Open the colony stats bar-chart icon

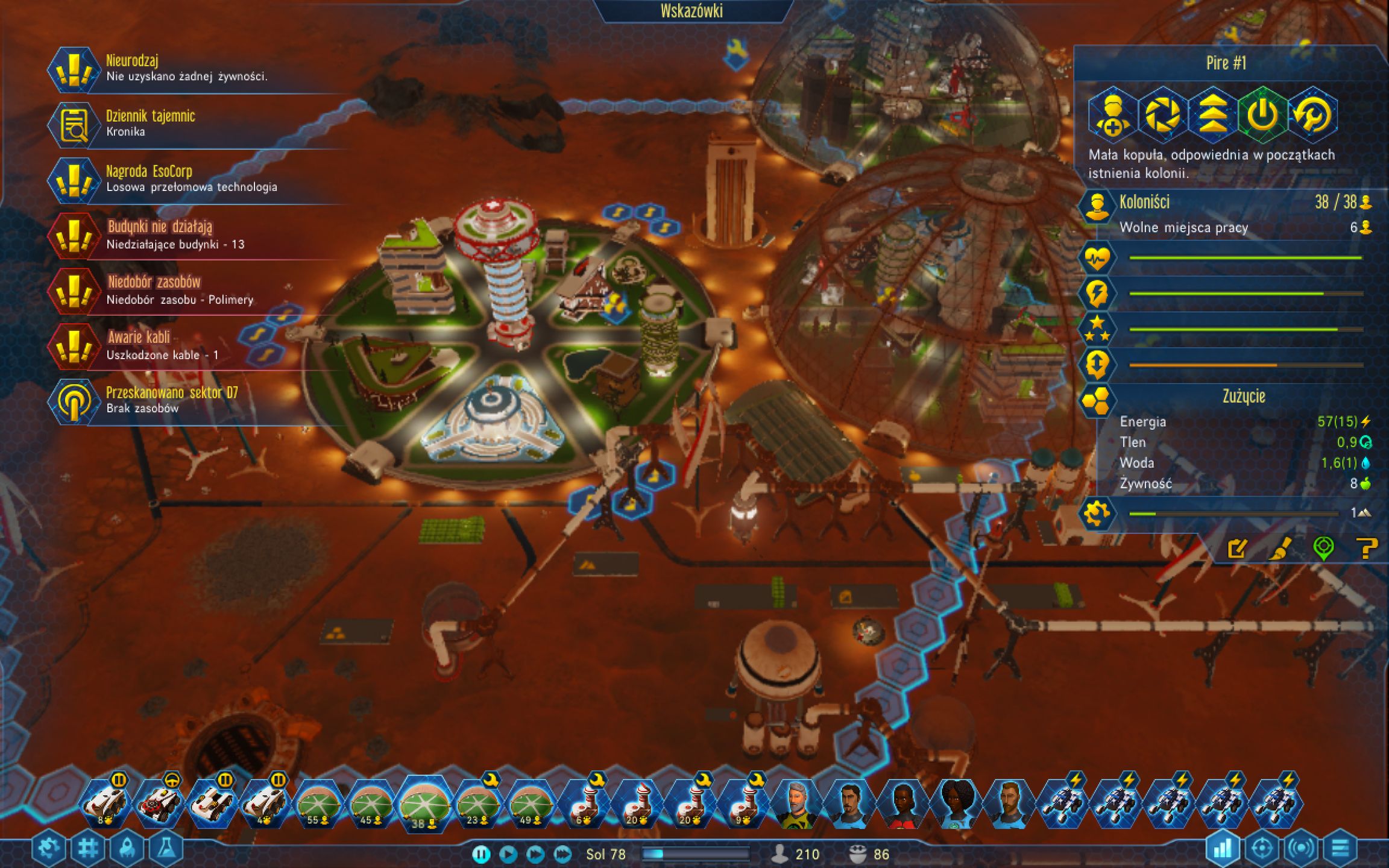click(x=1223, y=848)
